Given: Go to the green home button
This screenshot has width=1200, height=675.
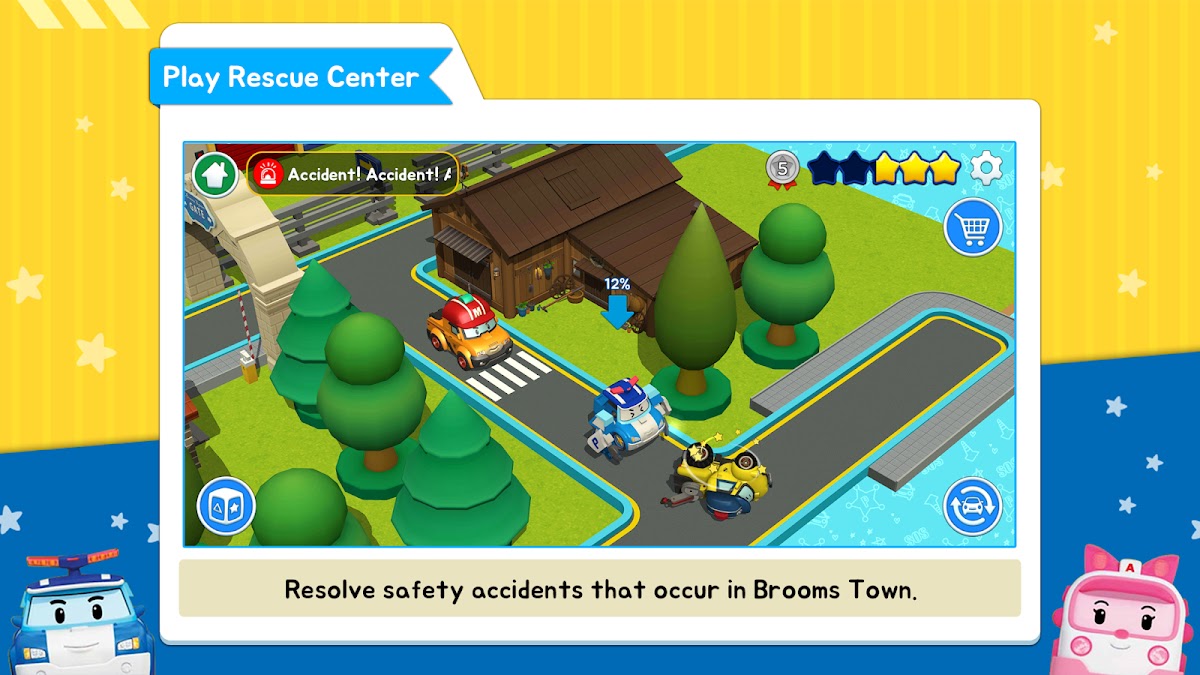Looking at the screenshot, I should [x=215, y=175].
